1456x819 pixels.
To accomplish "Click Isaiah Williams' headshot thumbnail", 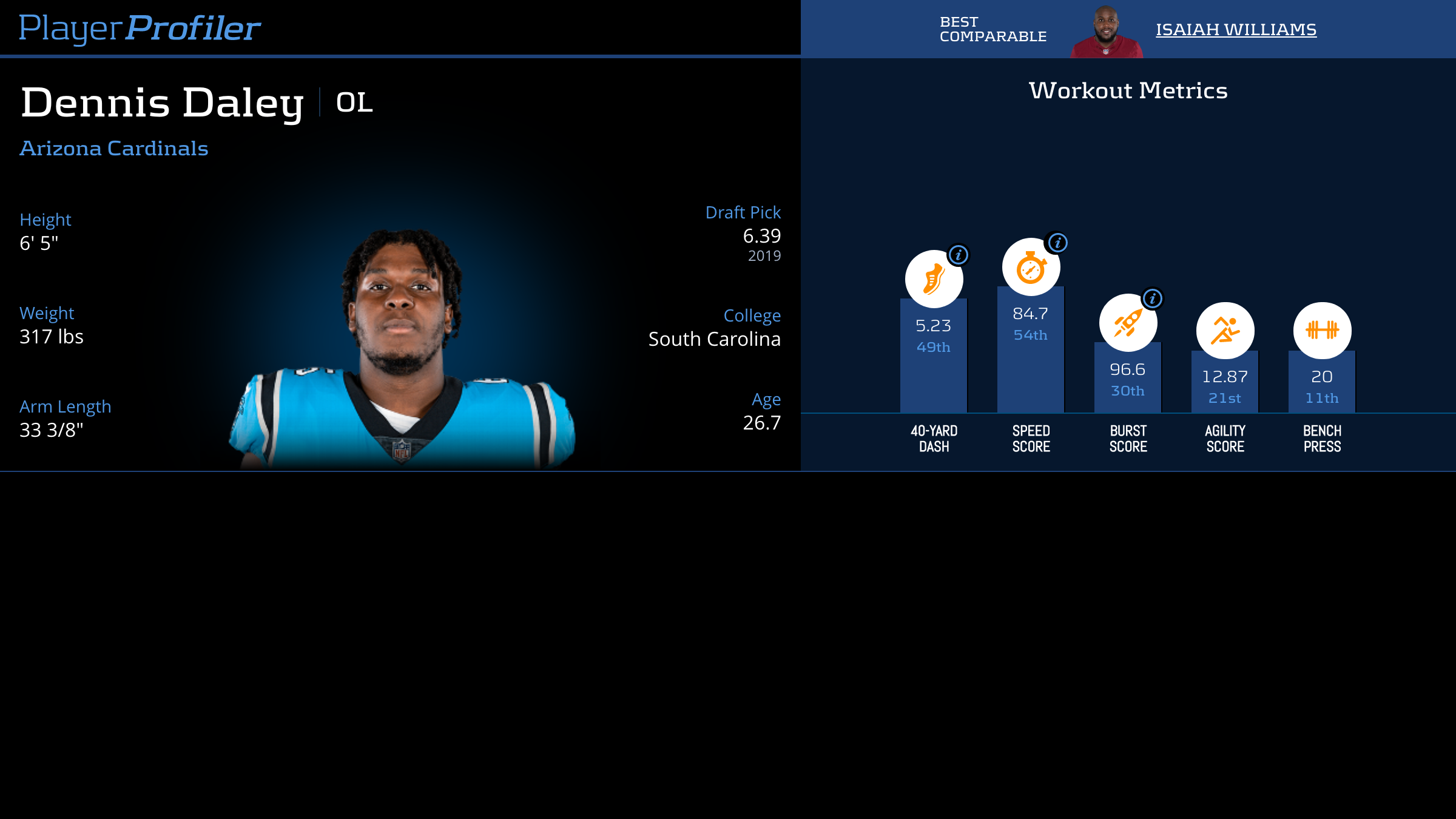I will (1106, 32).
